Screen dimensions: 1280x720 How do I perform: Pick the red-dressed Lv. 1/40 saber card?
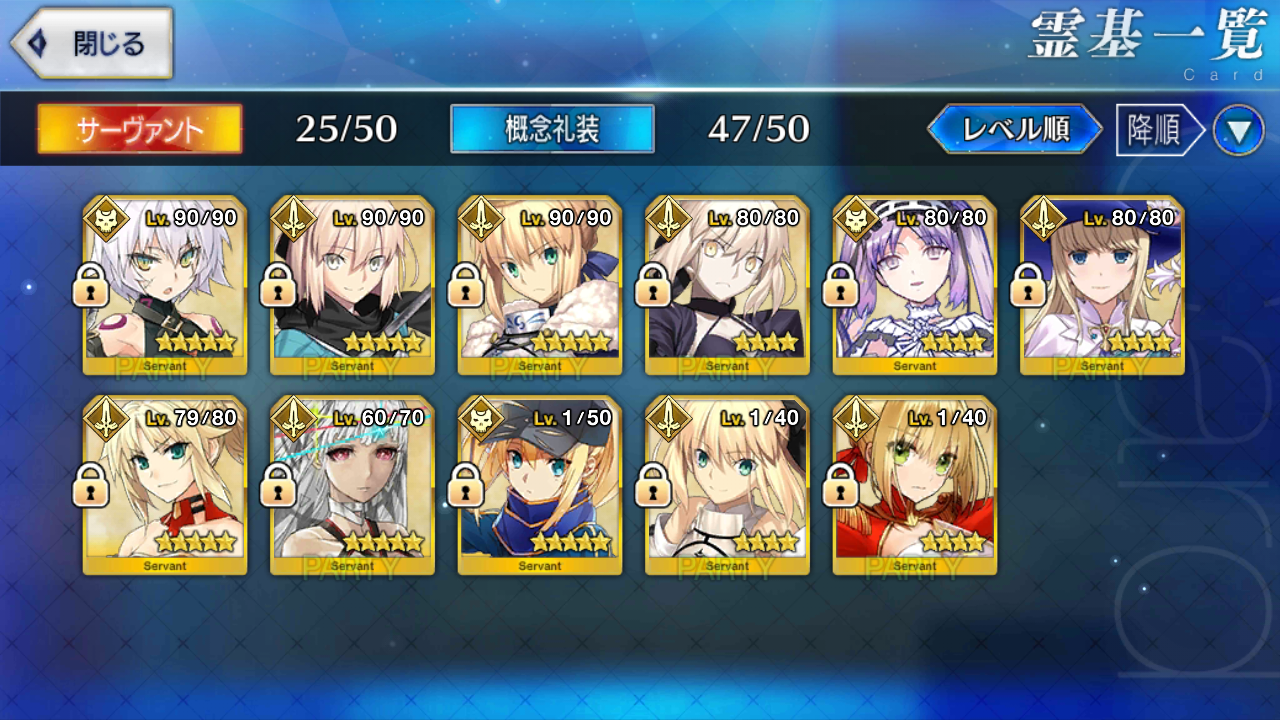click(915, 485)
